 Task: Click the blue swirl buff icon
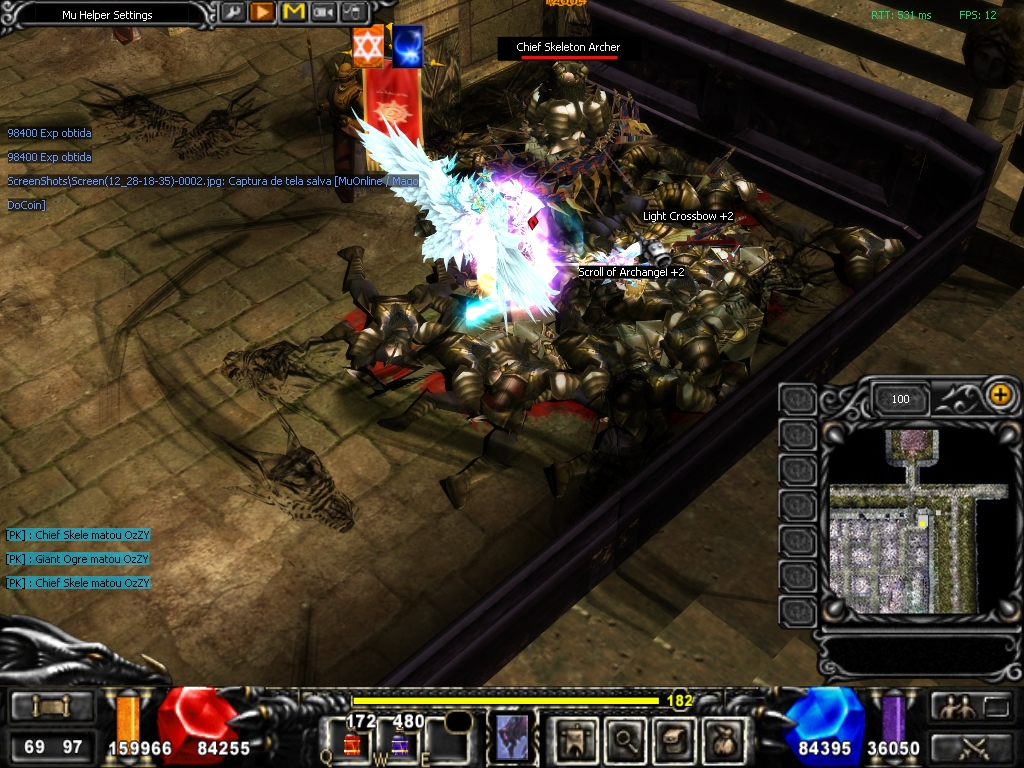(x=407, y=47)
